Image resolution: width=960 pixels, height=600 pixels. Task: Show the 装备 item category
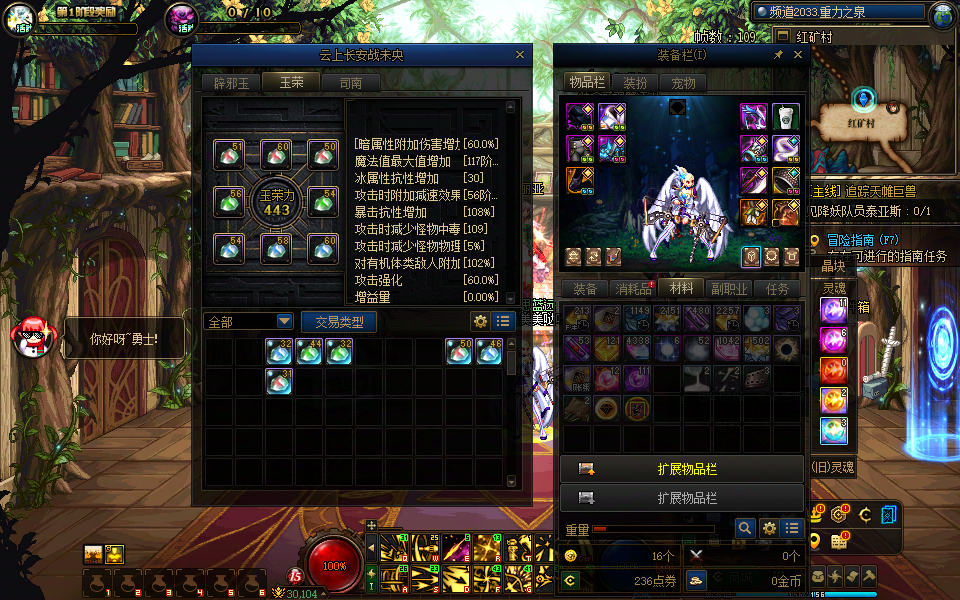[585, 289]
